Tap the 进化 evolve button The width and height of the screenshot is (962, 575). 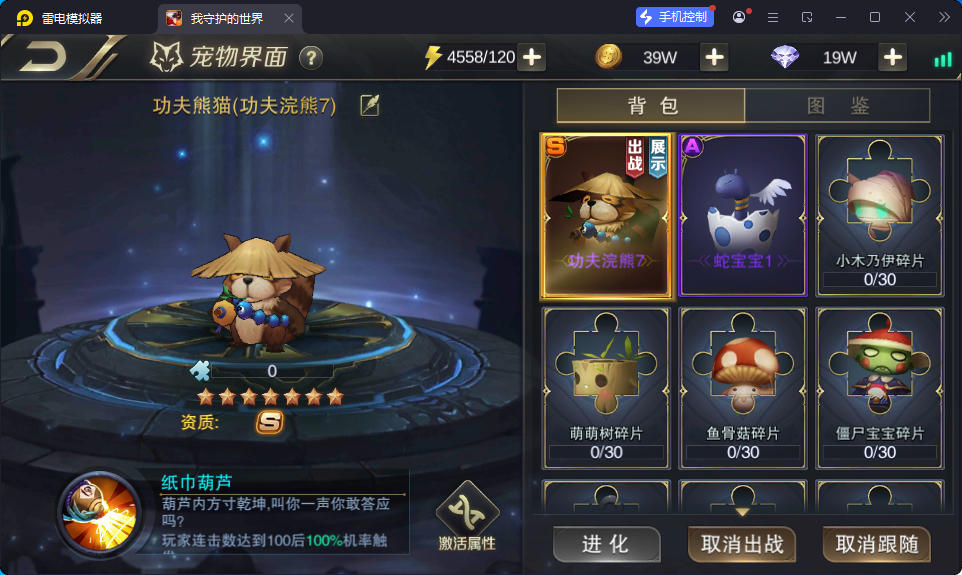tap(606, 544)
